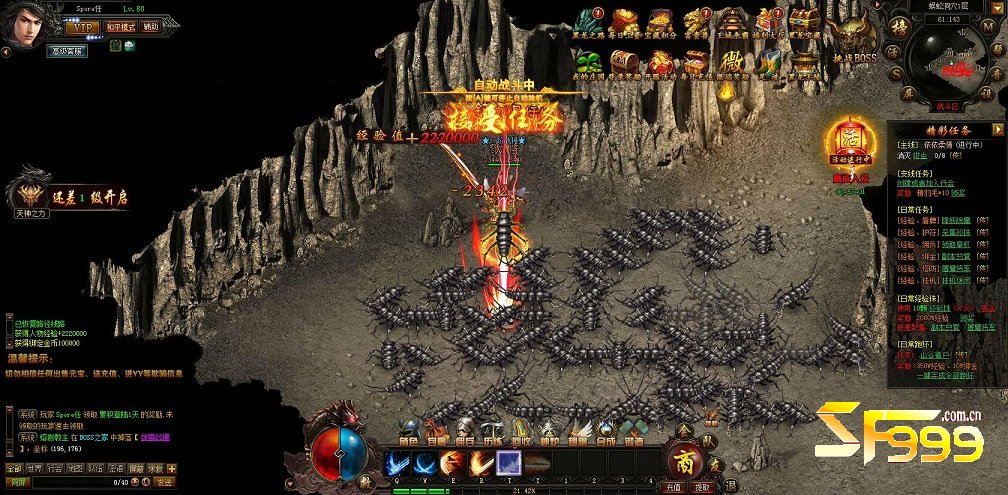
Task: Click the 充值 recharge button
Action: (674, 487)
